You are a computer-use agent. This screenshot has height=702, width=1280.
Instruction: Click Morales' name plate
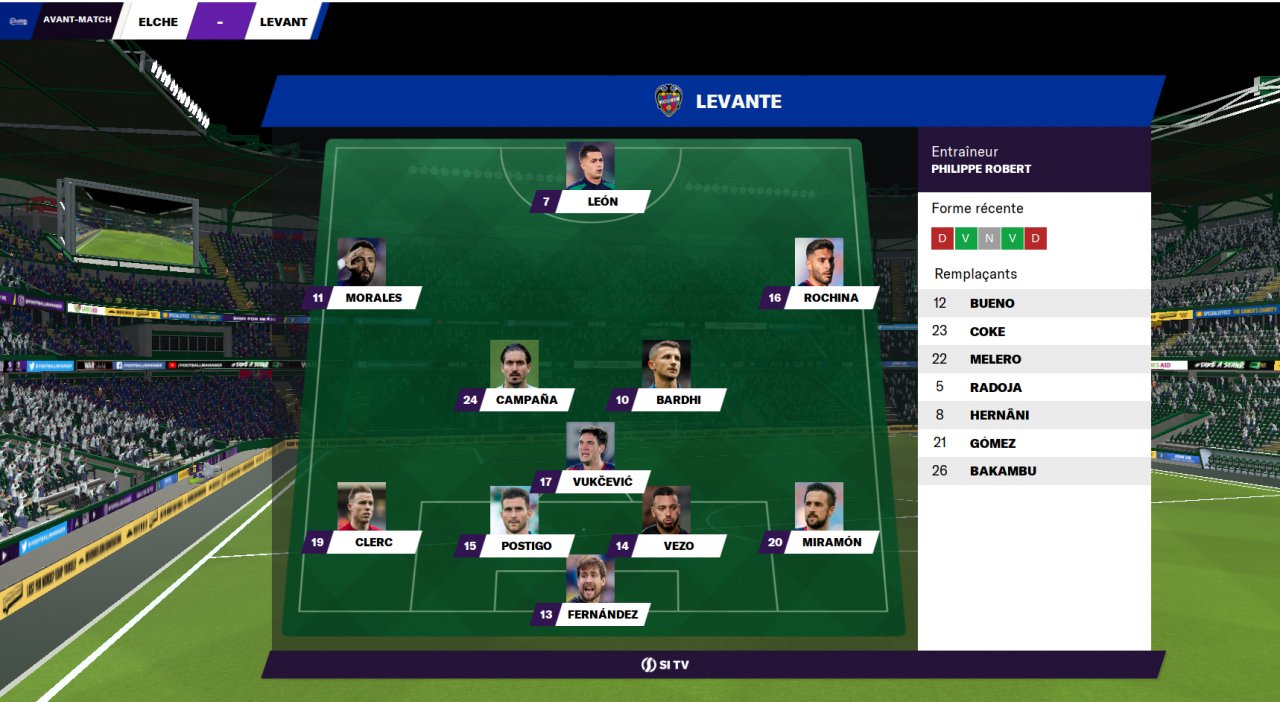coord(373,298)
